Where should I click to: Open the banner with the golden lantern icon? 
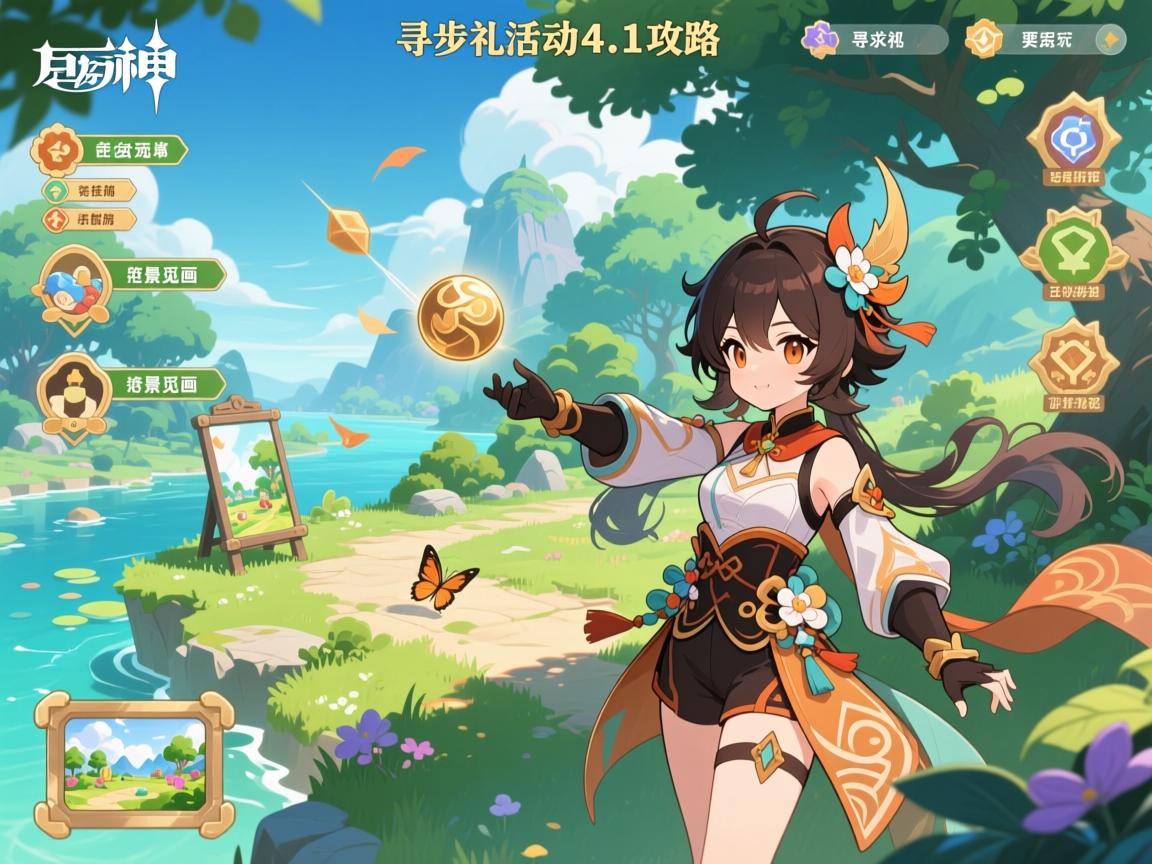click(130, 385)
